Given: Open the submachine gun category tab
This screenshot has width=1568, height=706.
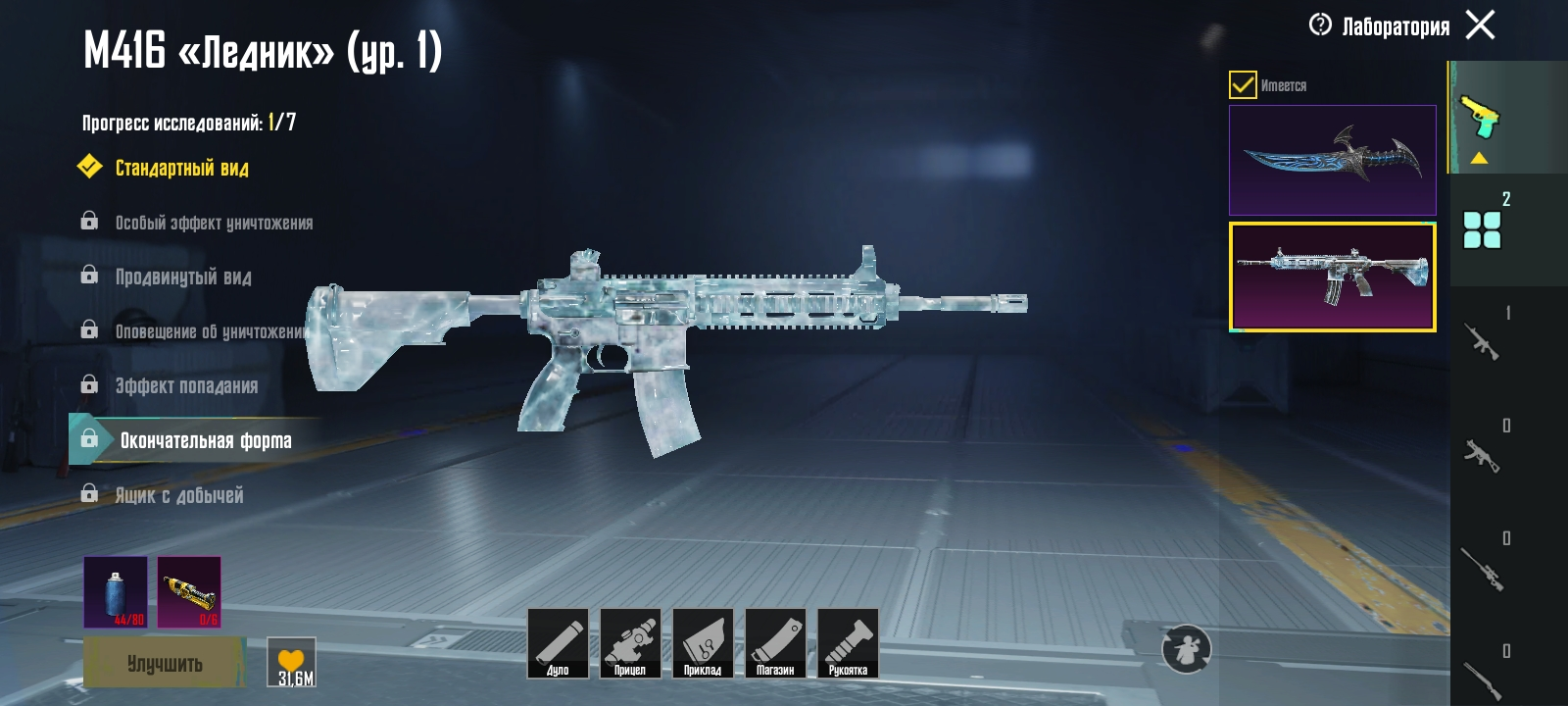Looking at the screenshot, I should click(x=1482, y=454).
